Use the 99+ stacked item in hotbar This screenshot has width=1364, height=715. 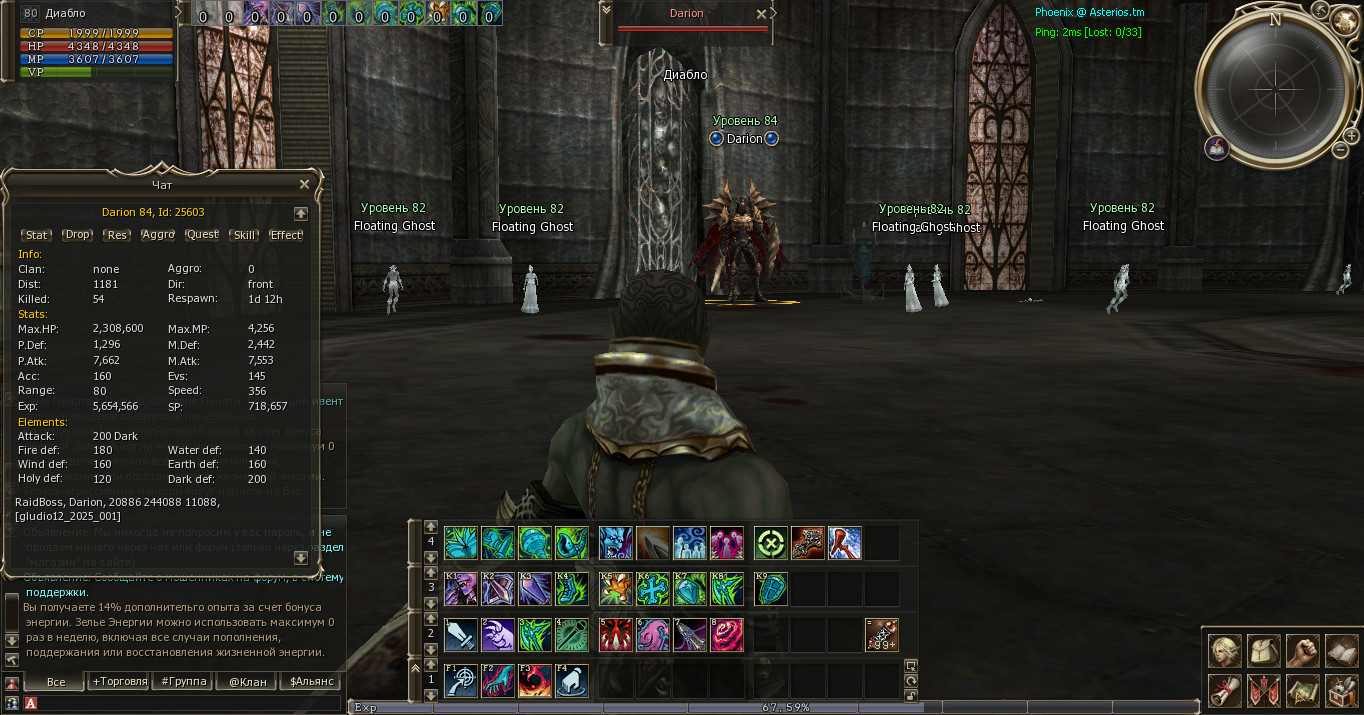coord(881,635)
